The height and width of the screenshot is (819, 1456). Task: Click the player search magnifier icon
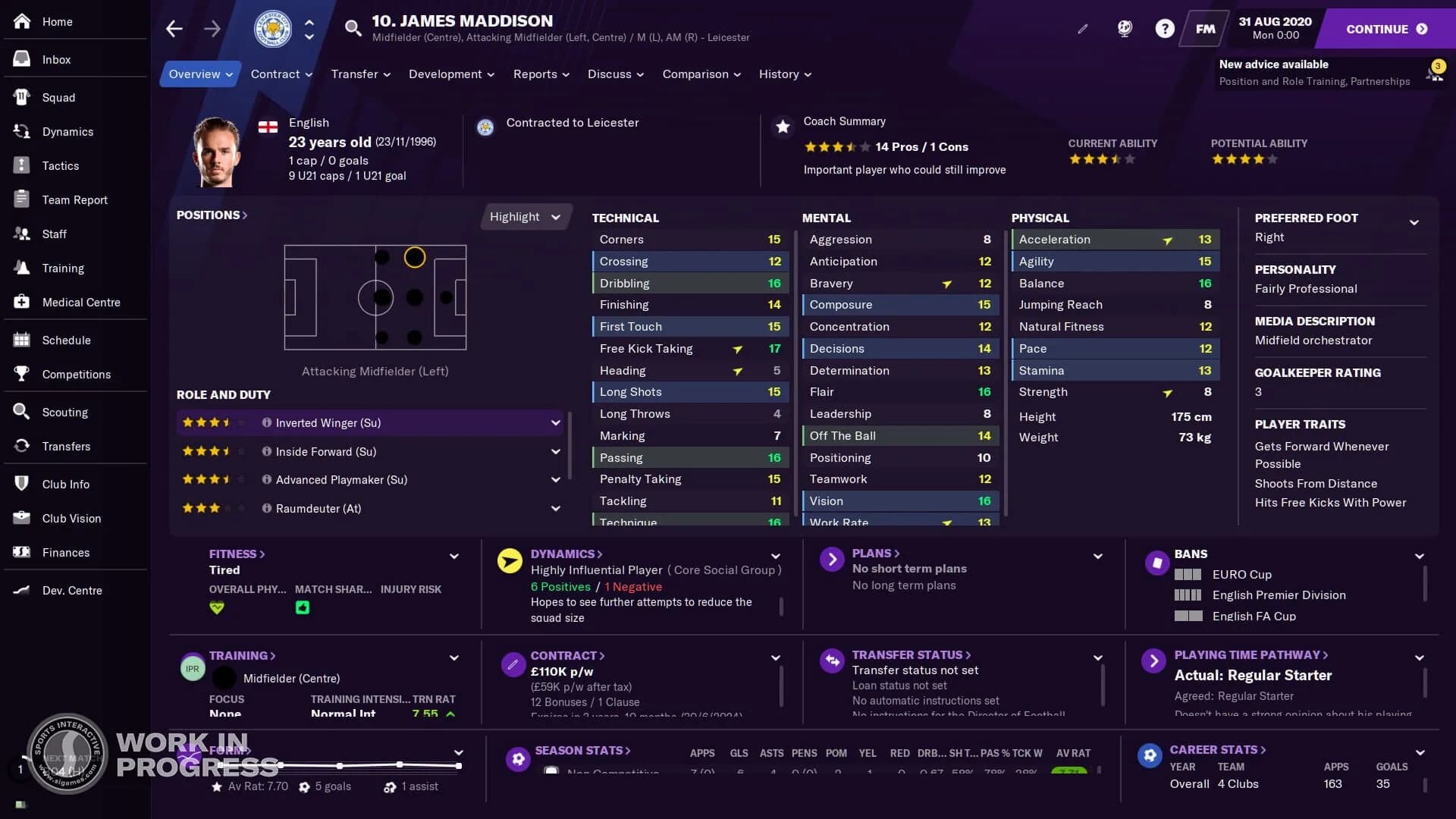[x=352, y=28]
